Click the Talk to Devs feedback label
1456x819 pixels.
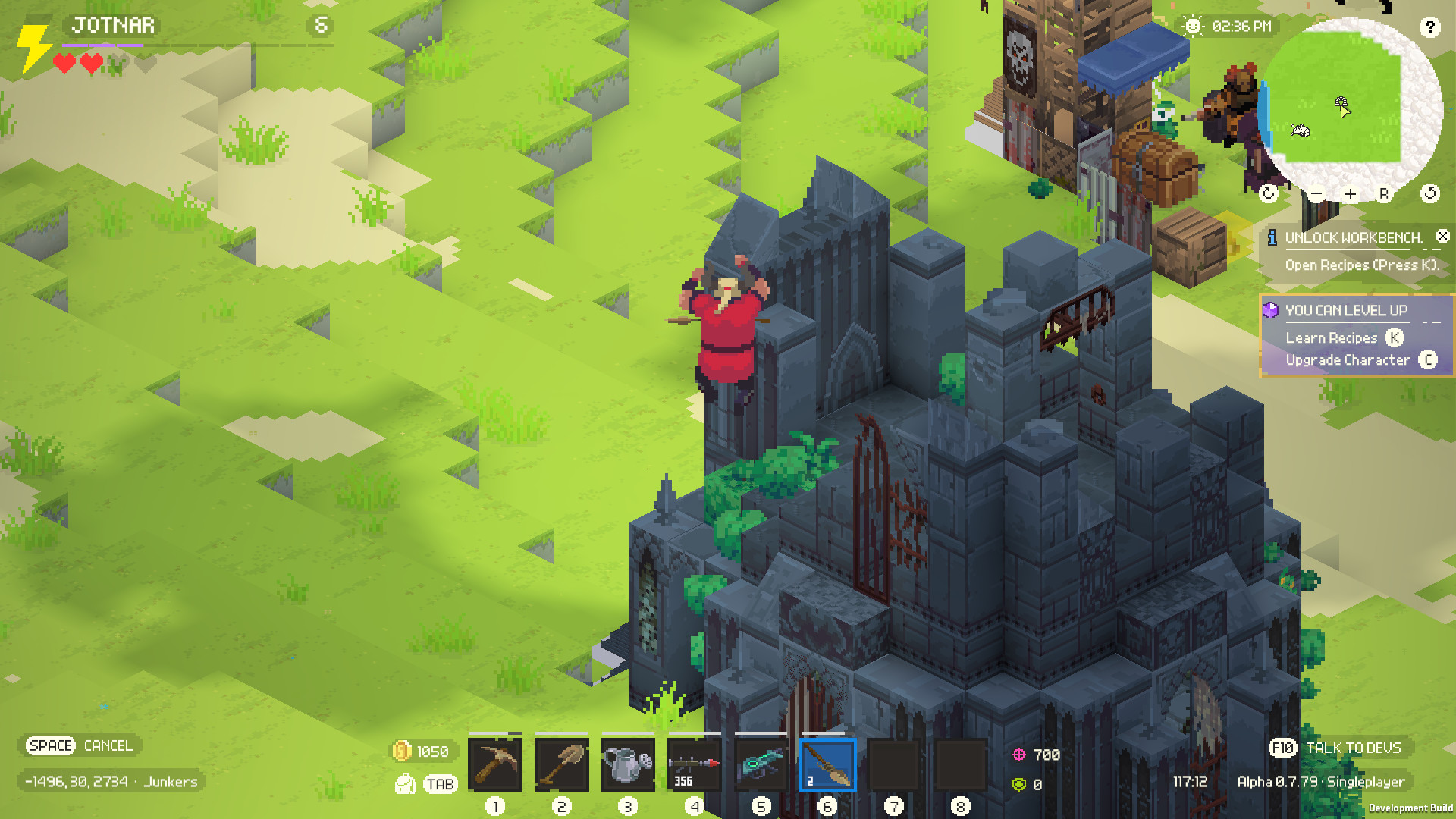tap(1353, 748)
